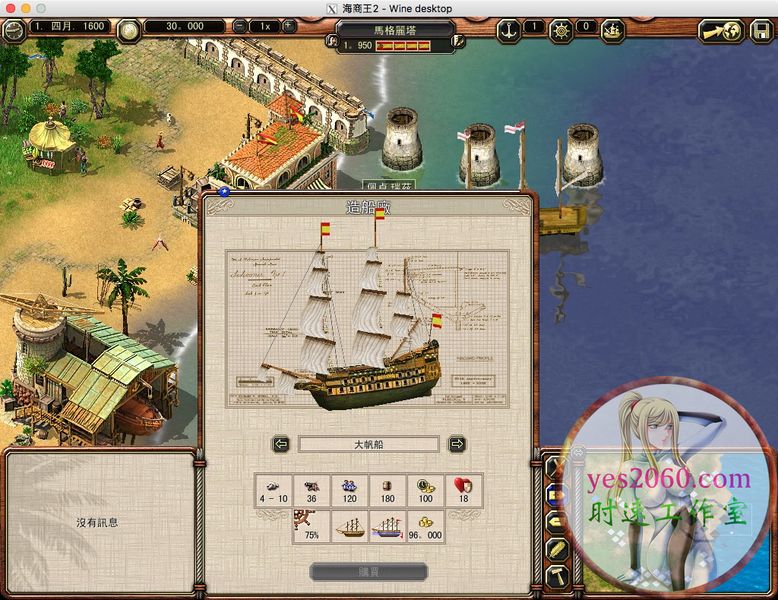This screenshot has width=778, height=600.
Task: Click the compass icon beside the date
Action: point(14,29)
